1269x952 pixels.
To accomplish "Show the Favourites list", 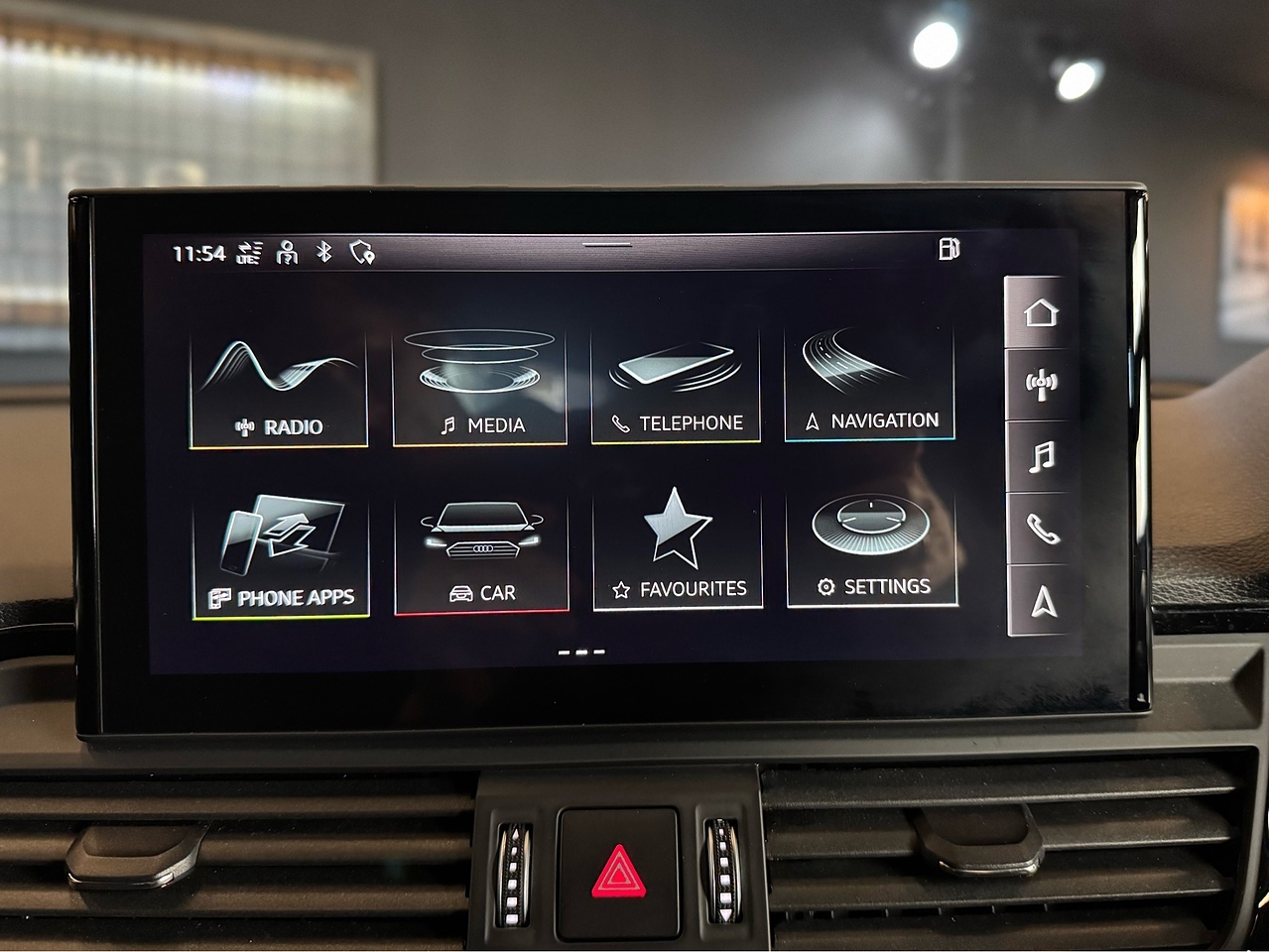I will 678,551.
